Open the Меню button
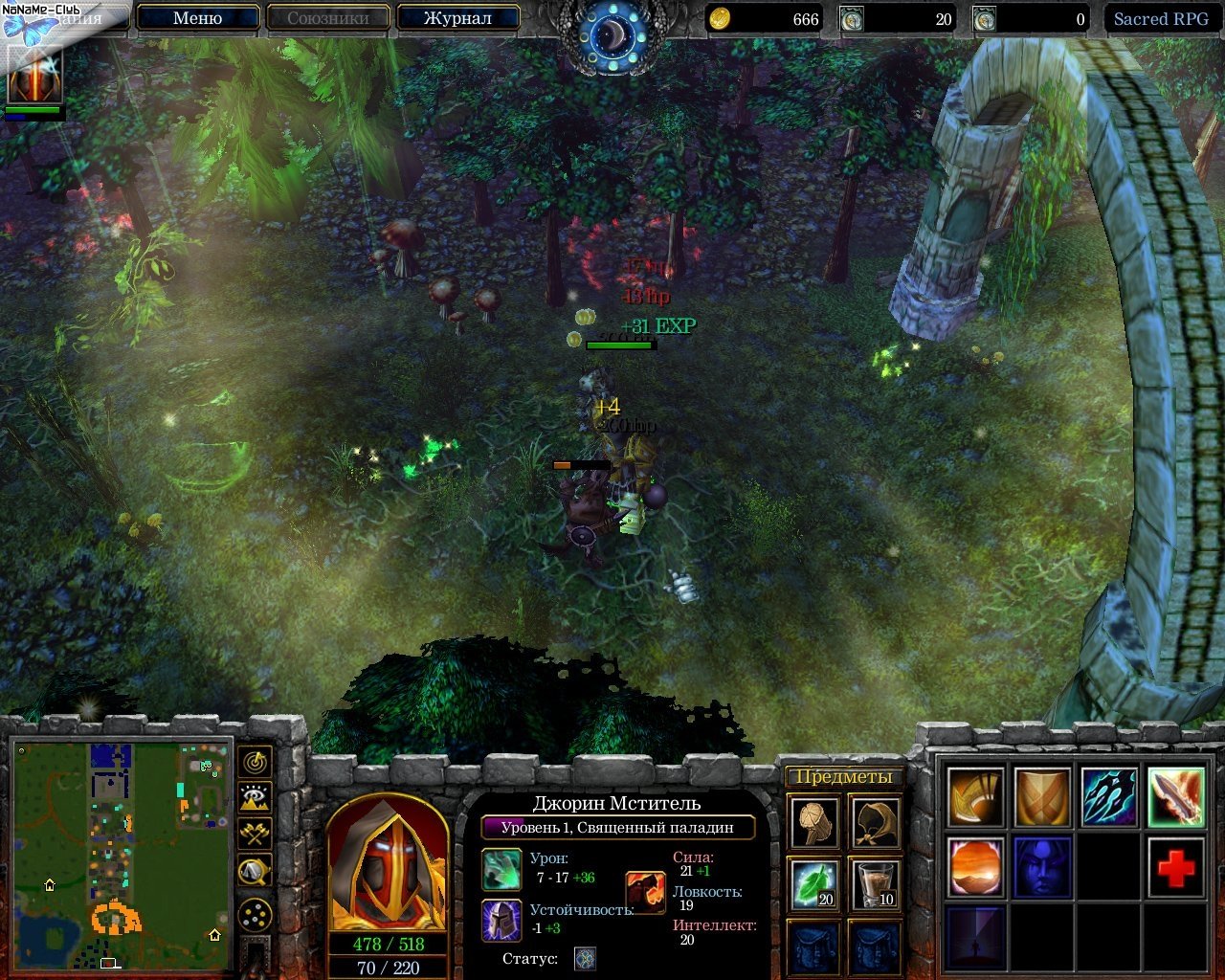The image size is (1225, 980). (x=198, y=18)
